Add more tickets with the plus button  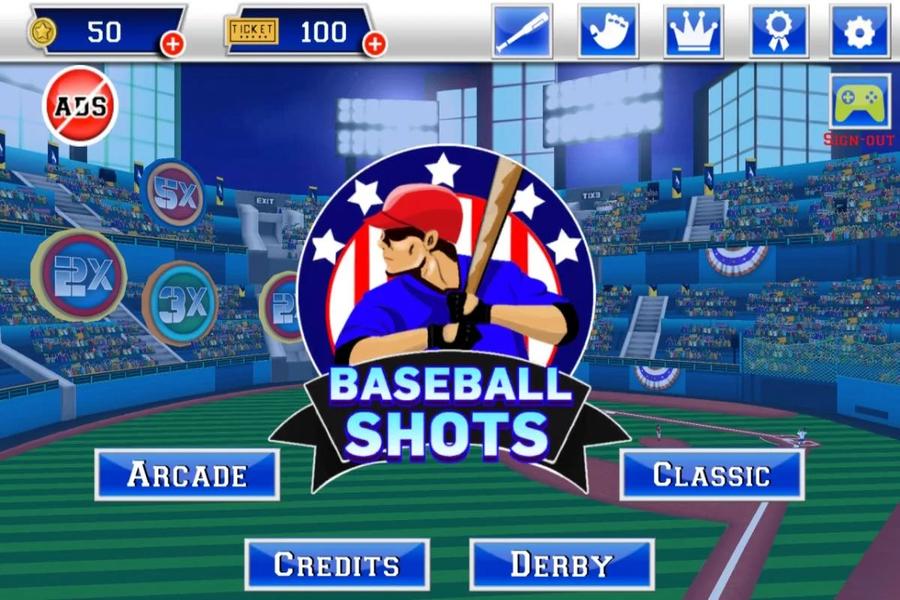tap(375, 43)
